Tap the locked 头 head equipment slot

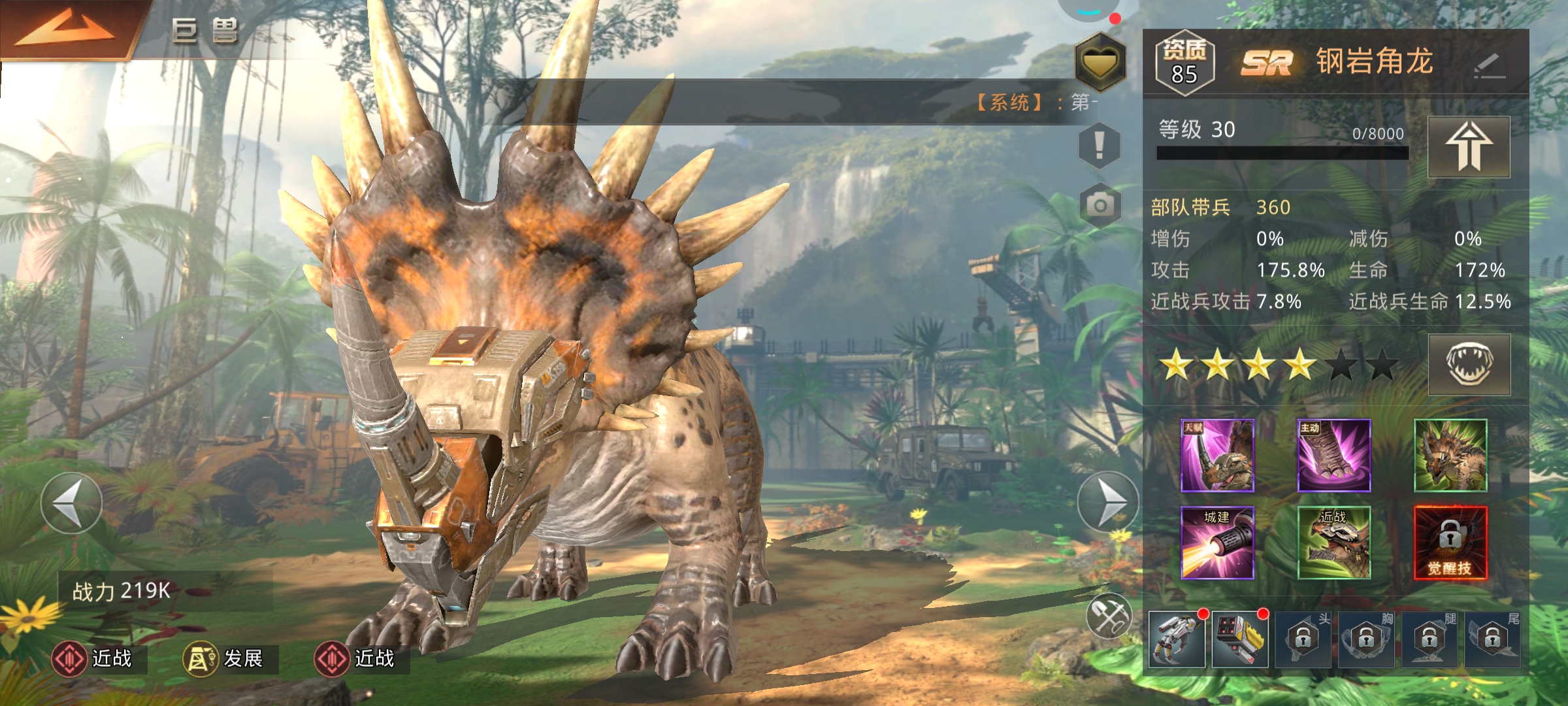coord(1303,639)
